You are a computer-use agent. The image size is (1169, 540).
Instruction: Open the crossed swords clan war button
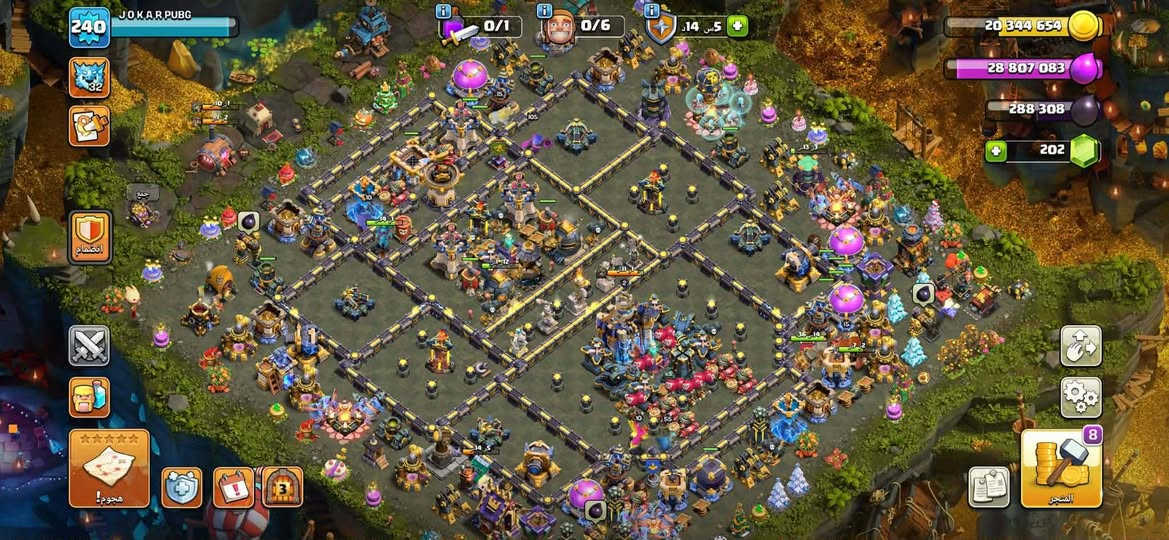pos(89,345)
